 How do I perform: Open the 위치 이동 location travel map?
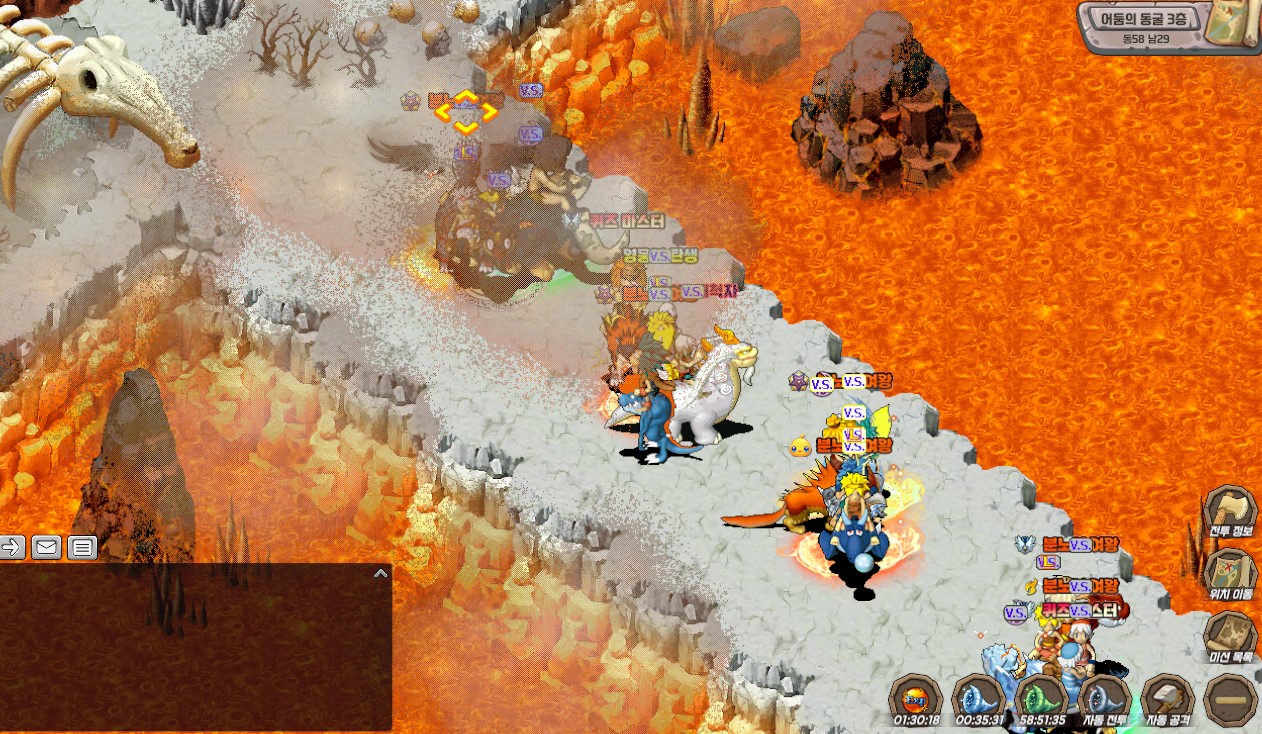1229,573
